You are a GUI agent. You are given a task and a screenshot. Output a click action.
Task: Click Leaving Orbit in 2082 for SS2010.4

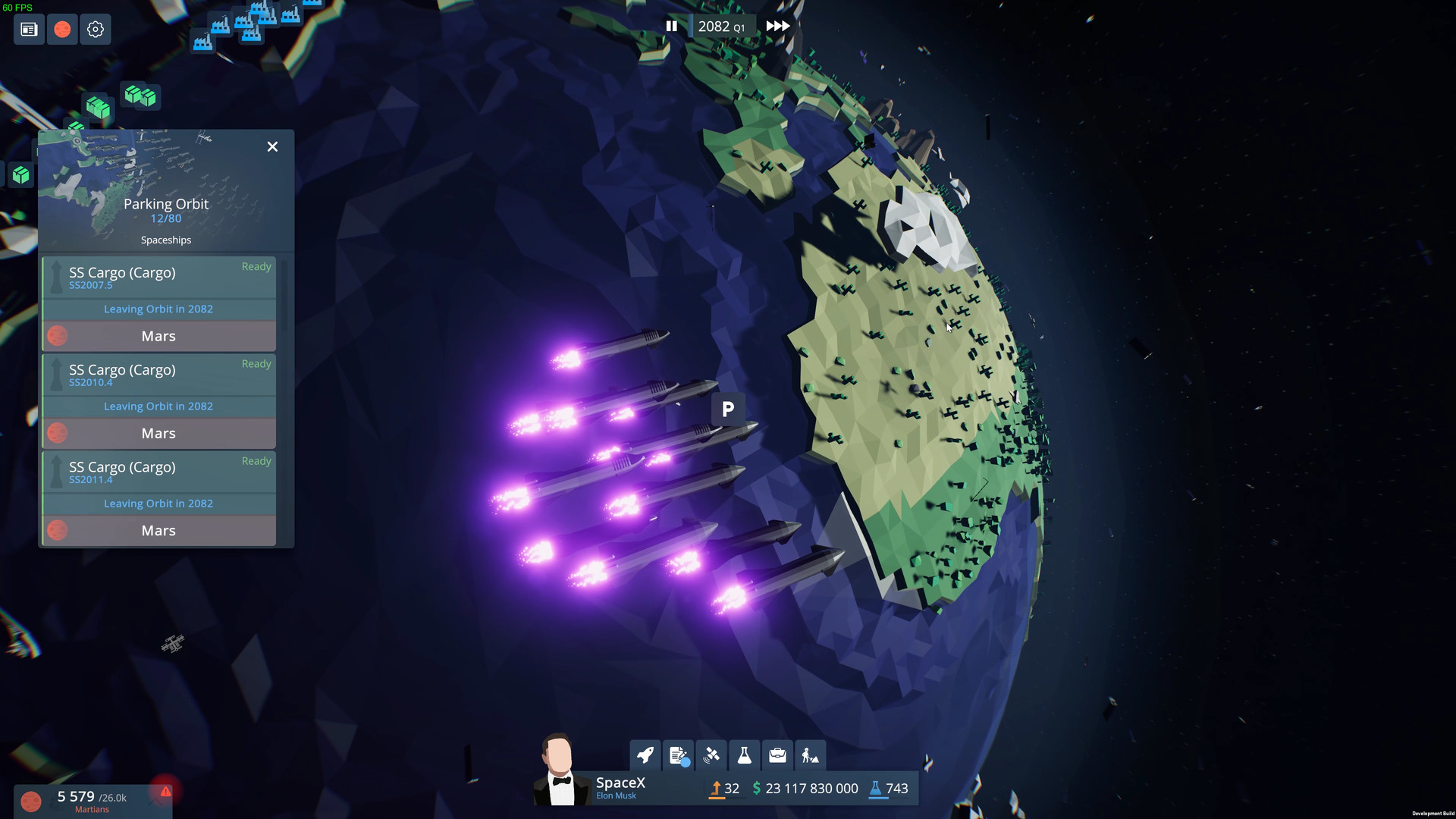click(x=158, y=406)
